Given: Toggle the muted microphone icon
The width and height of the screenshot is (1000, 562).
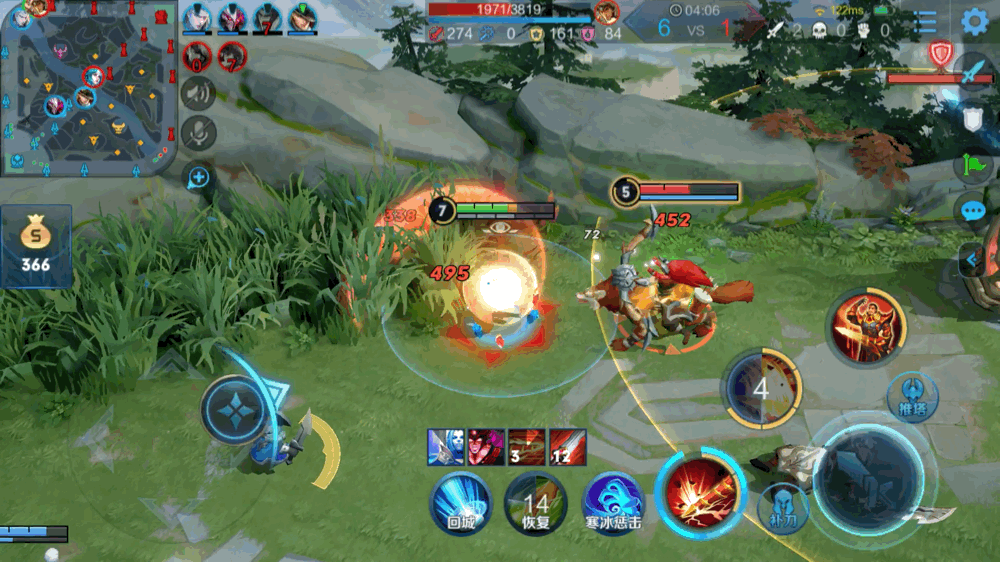Looking at the screenshot, I should [199, 131].
